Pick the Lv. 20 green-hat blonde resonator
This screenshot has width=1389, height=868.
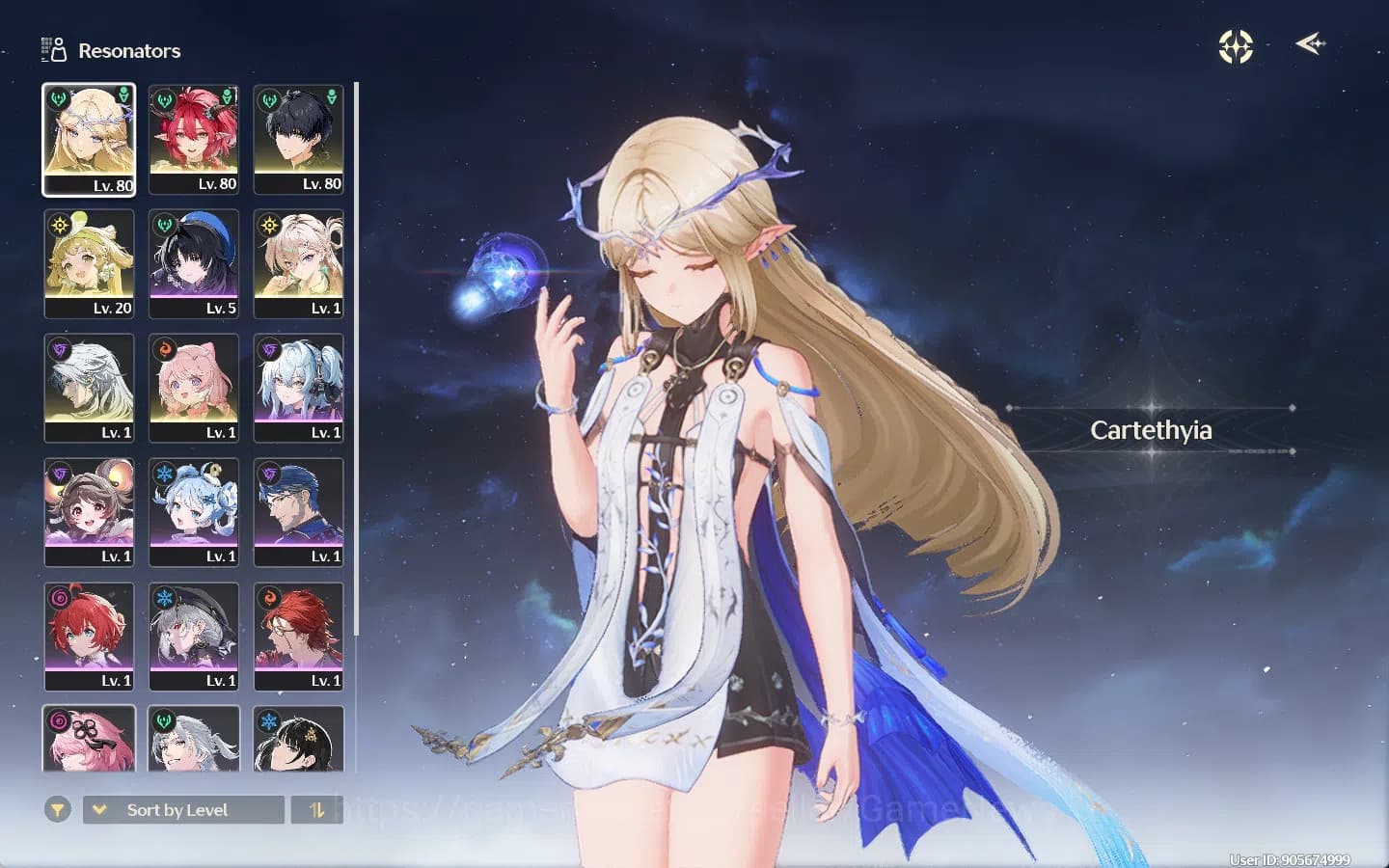89,263
